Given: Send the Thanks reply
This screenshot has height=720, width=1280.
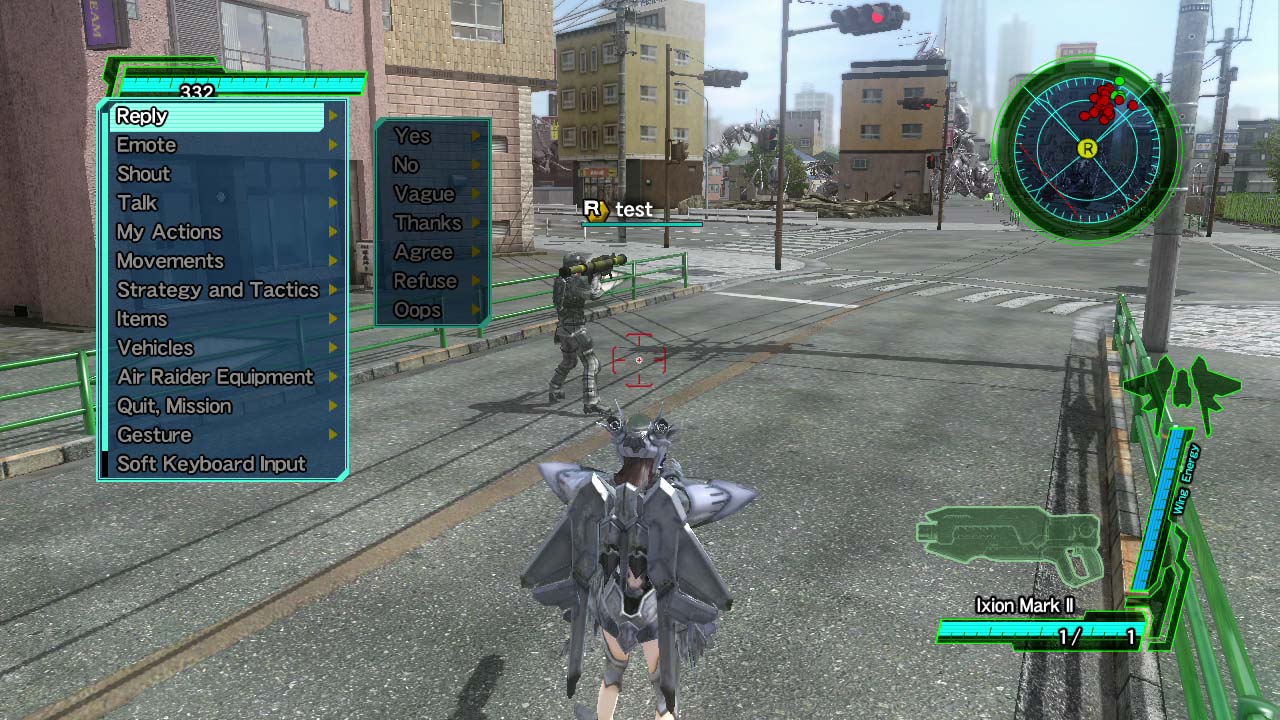Looking at the screenshot, I should pyautogui.click(x=427, y=223).
